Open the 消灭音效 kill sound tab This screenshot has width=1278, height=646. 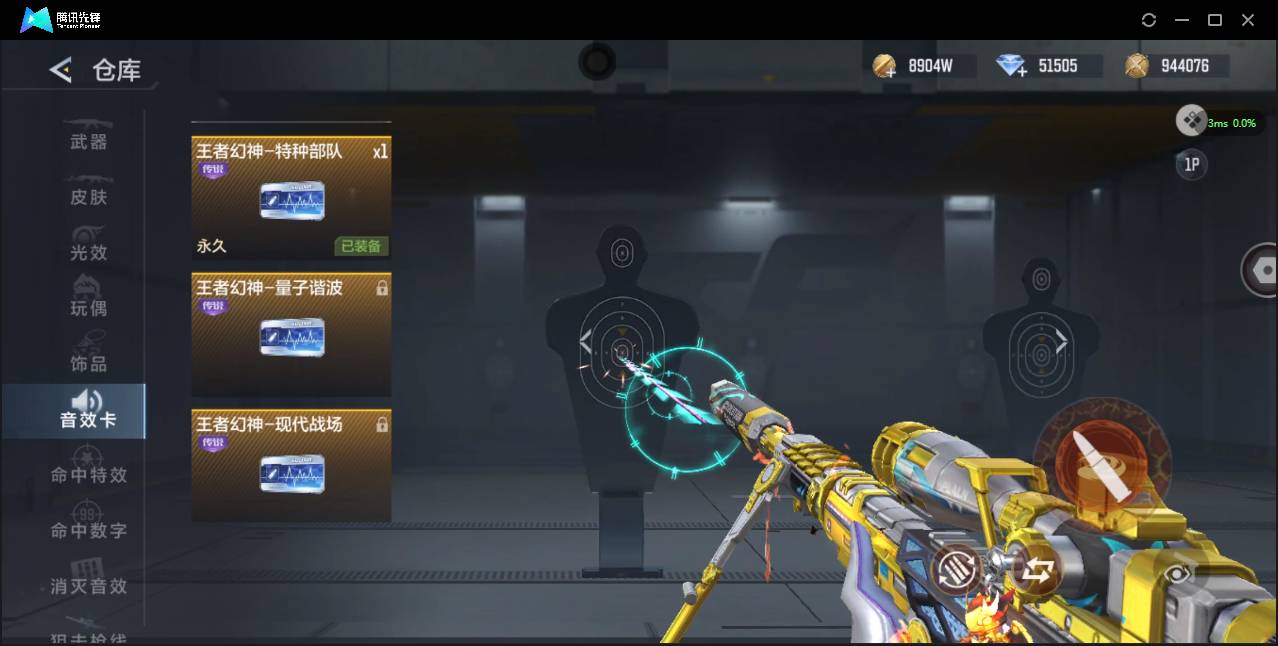[x=88, y=586]
